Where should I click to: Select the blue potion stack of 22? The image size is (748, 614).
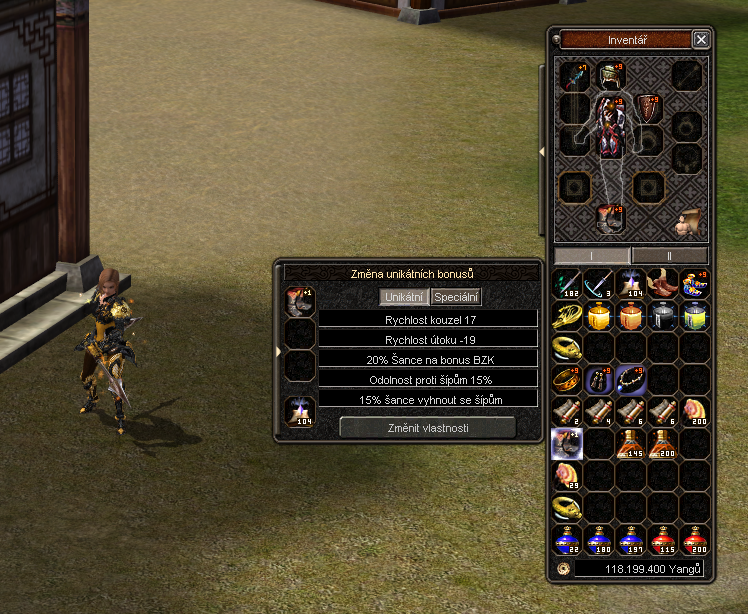click(x=568, y=540)
